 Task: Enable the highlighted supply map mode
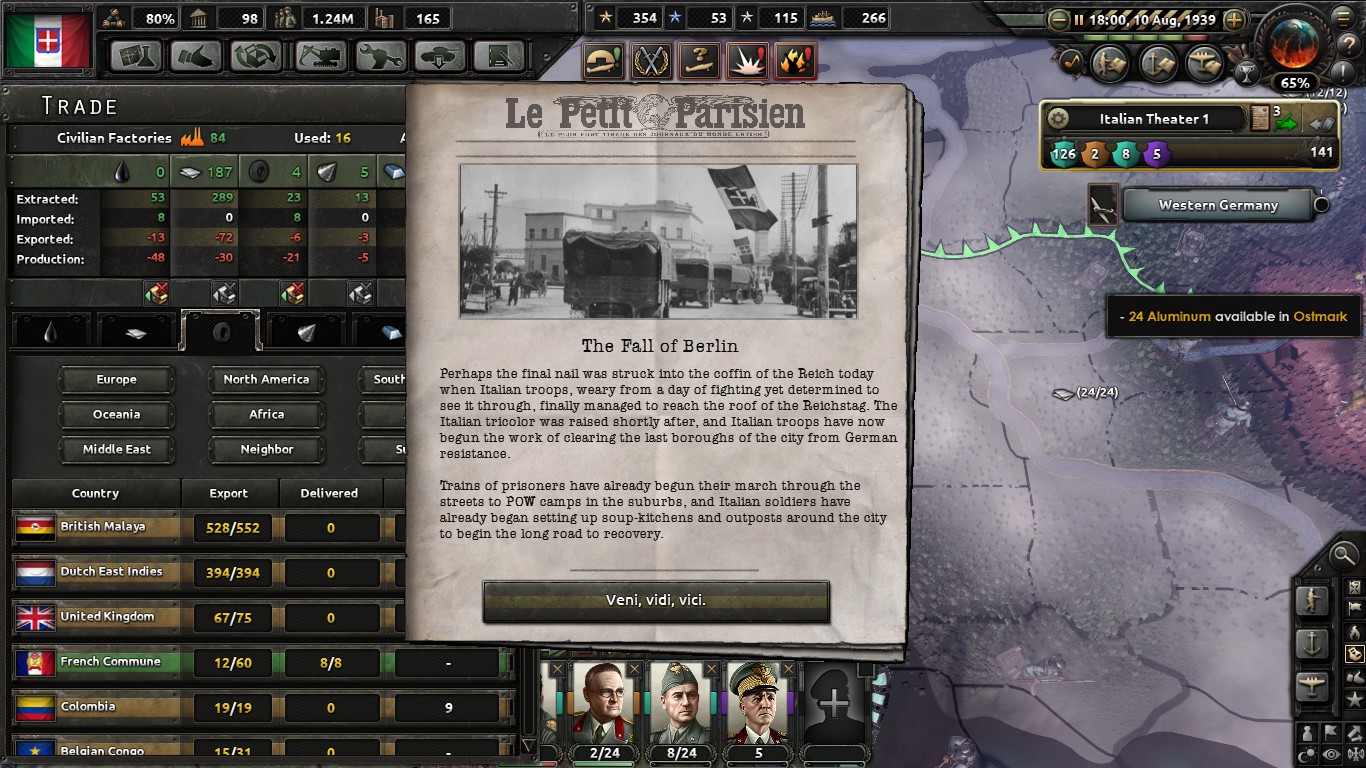[1354, 653]
